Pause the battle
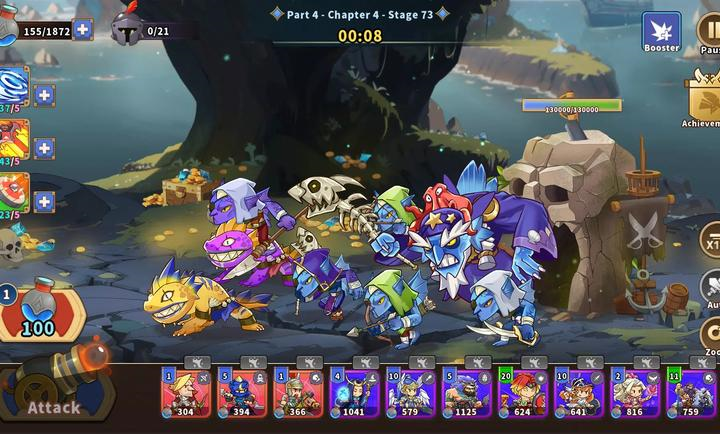 pyautogui.click(x=710, y=32)
